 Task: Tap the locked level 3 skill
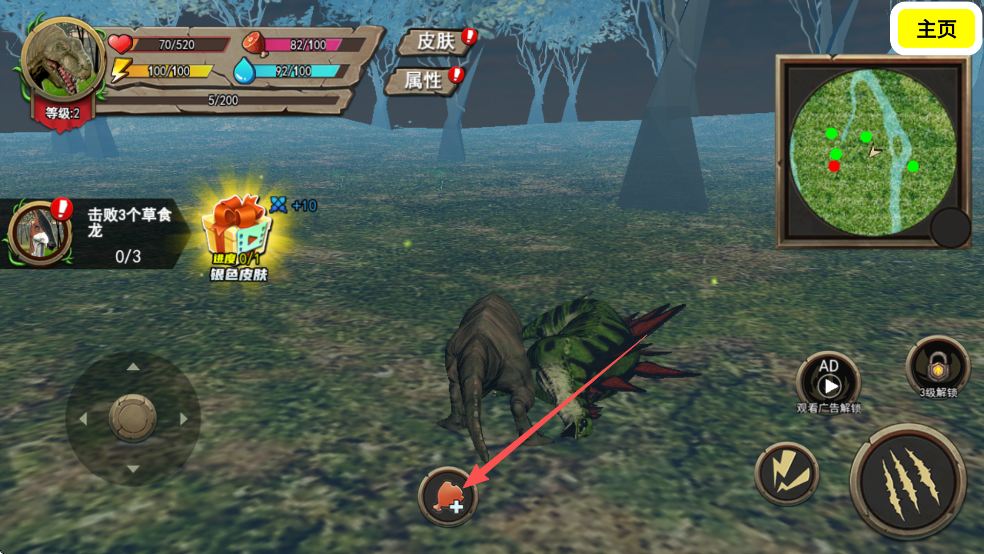(937, 366)
